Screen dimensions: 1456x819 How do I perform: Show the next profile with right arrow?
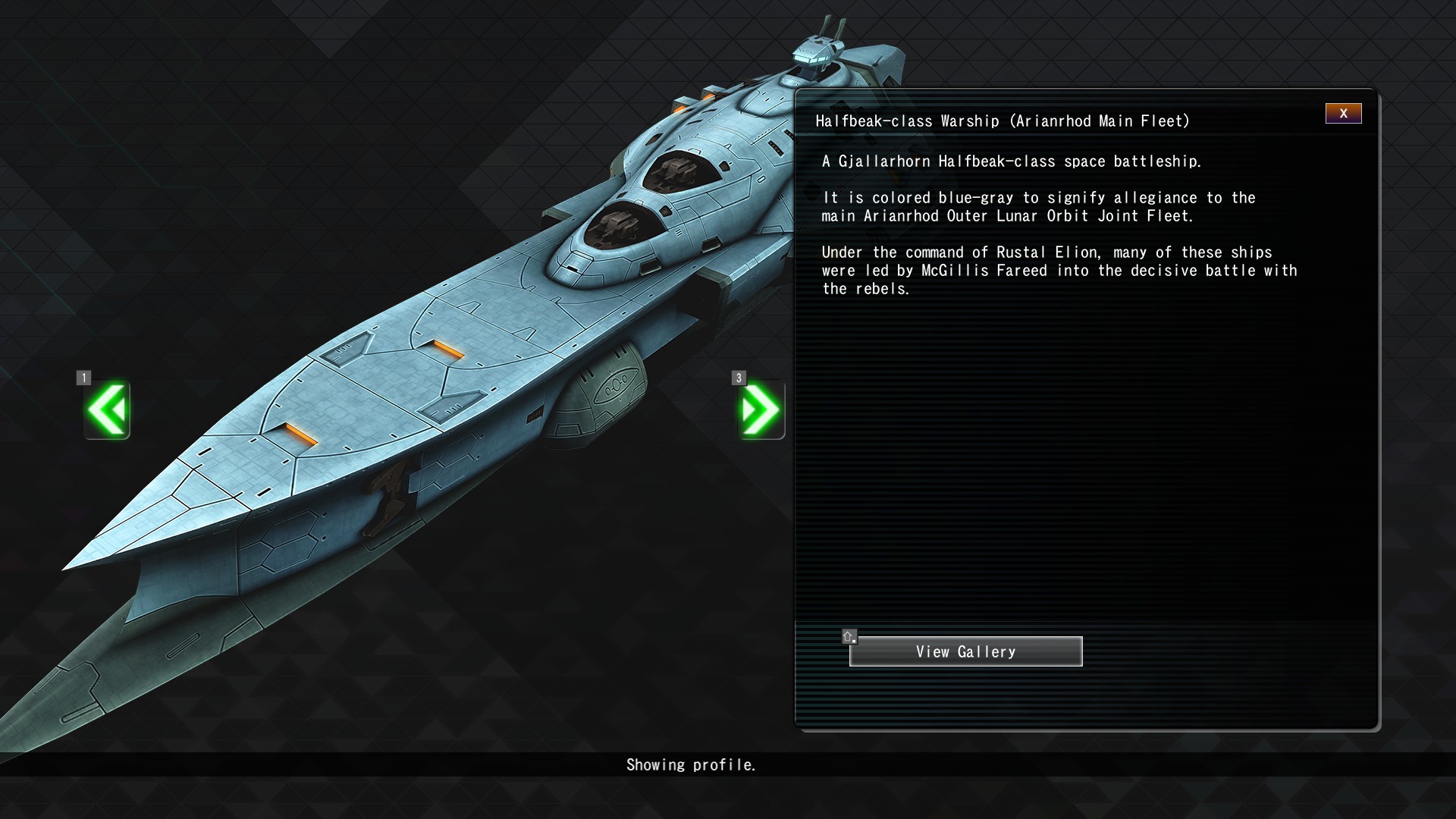[761, 410]
